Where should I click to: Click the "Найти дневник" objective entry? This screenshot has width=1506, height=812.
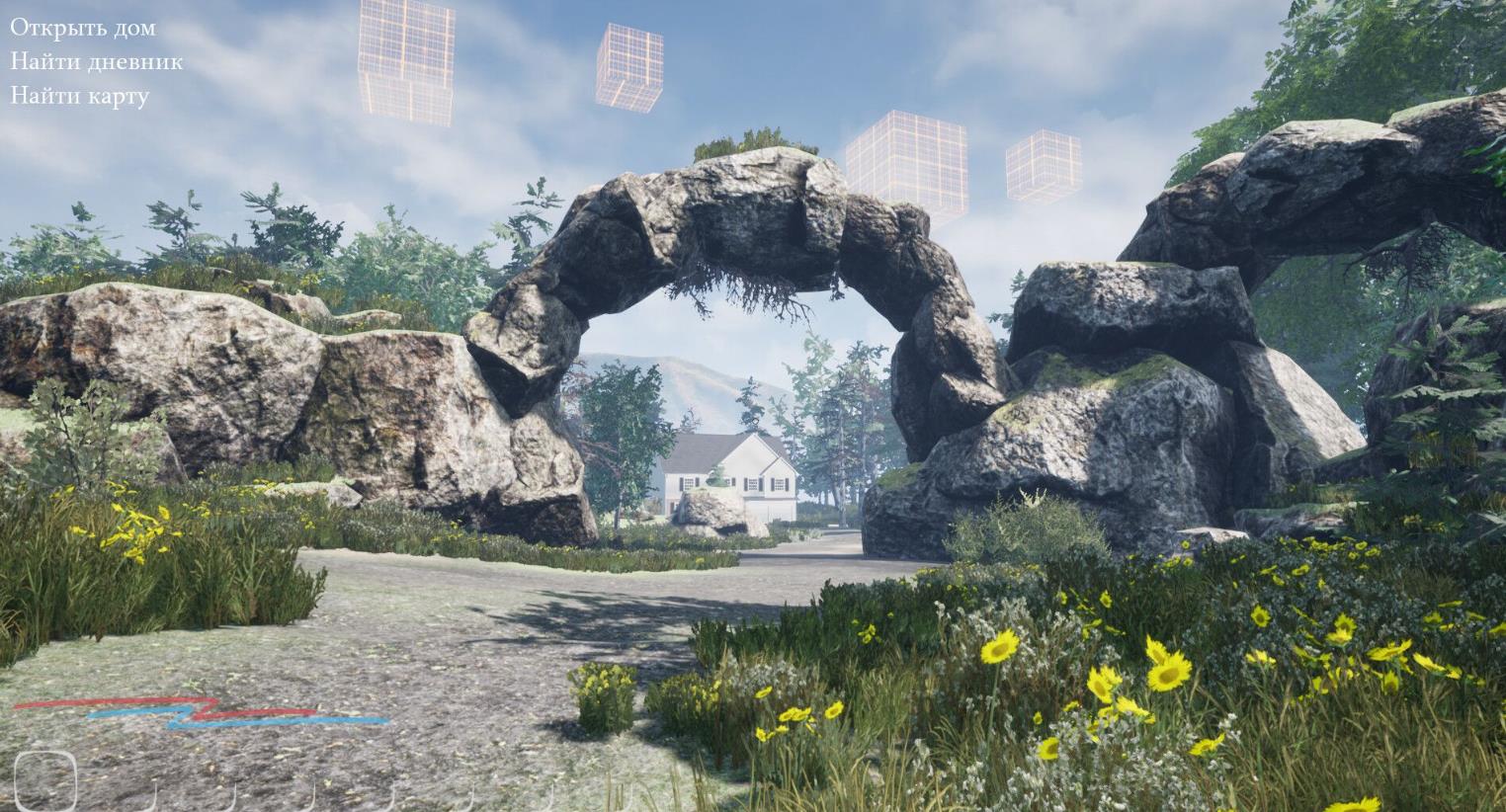96,61
